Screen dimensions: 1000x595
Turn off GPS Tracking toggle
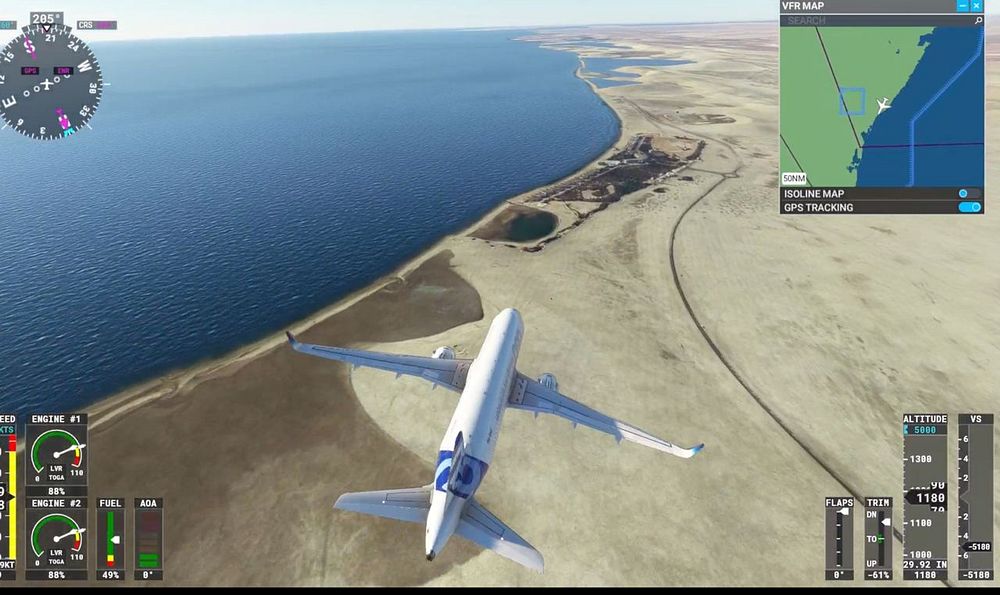click(968, 207)
